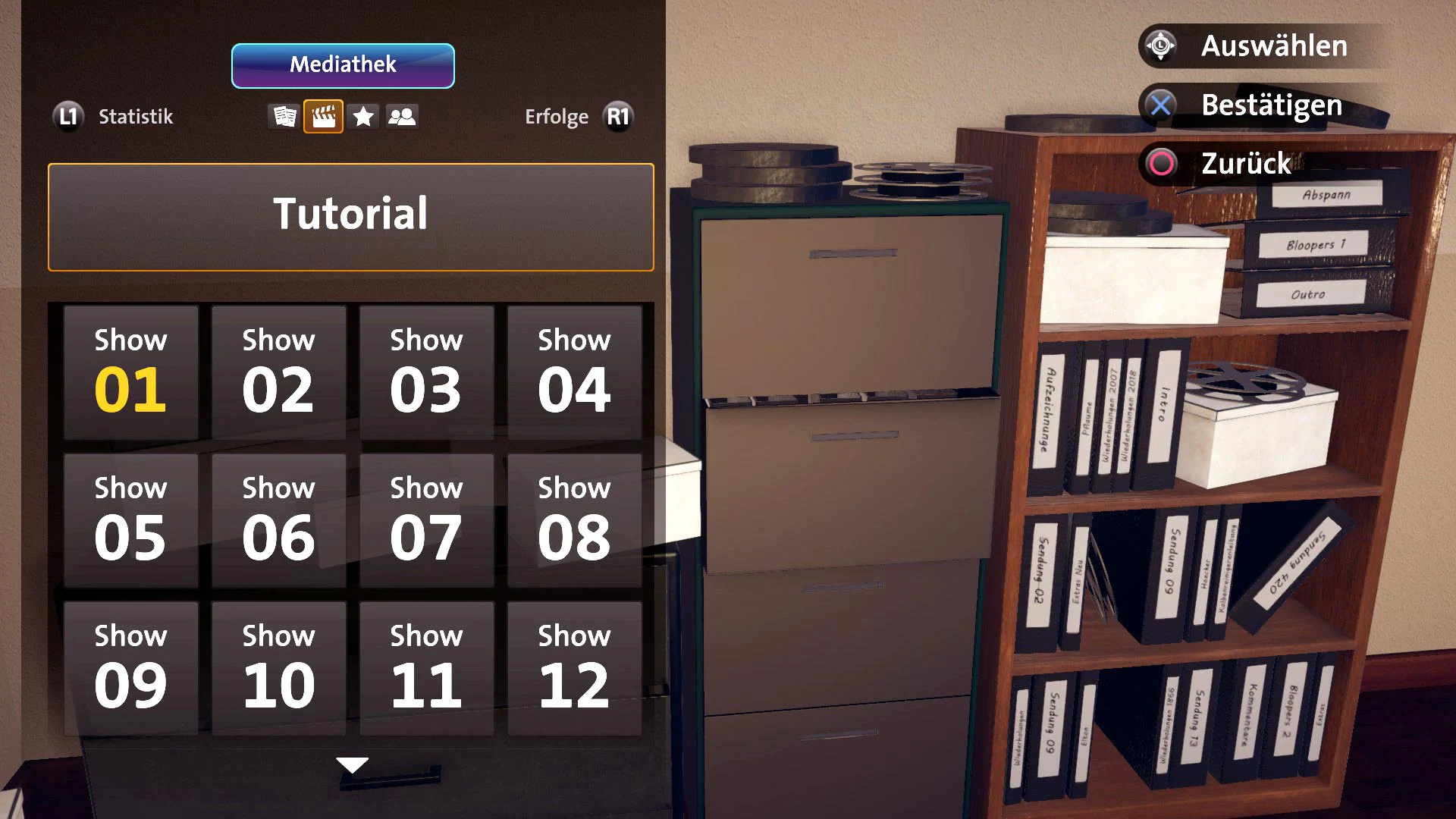Open Show 09 from the grid
This screenshot has width=1456, height=819.
[x=130, y=666]
